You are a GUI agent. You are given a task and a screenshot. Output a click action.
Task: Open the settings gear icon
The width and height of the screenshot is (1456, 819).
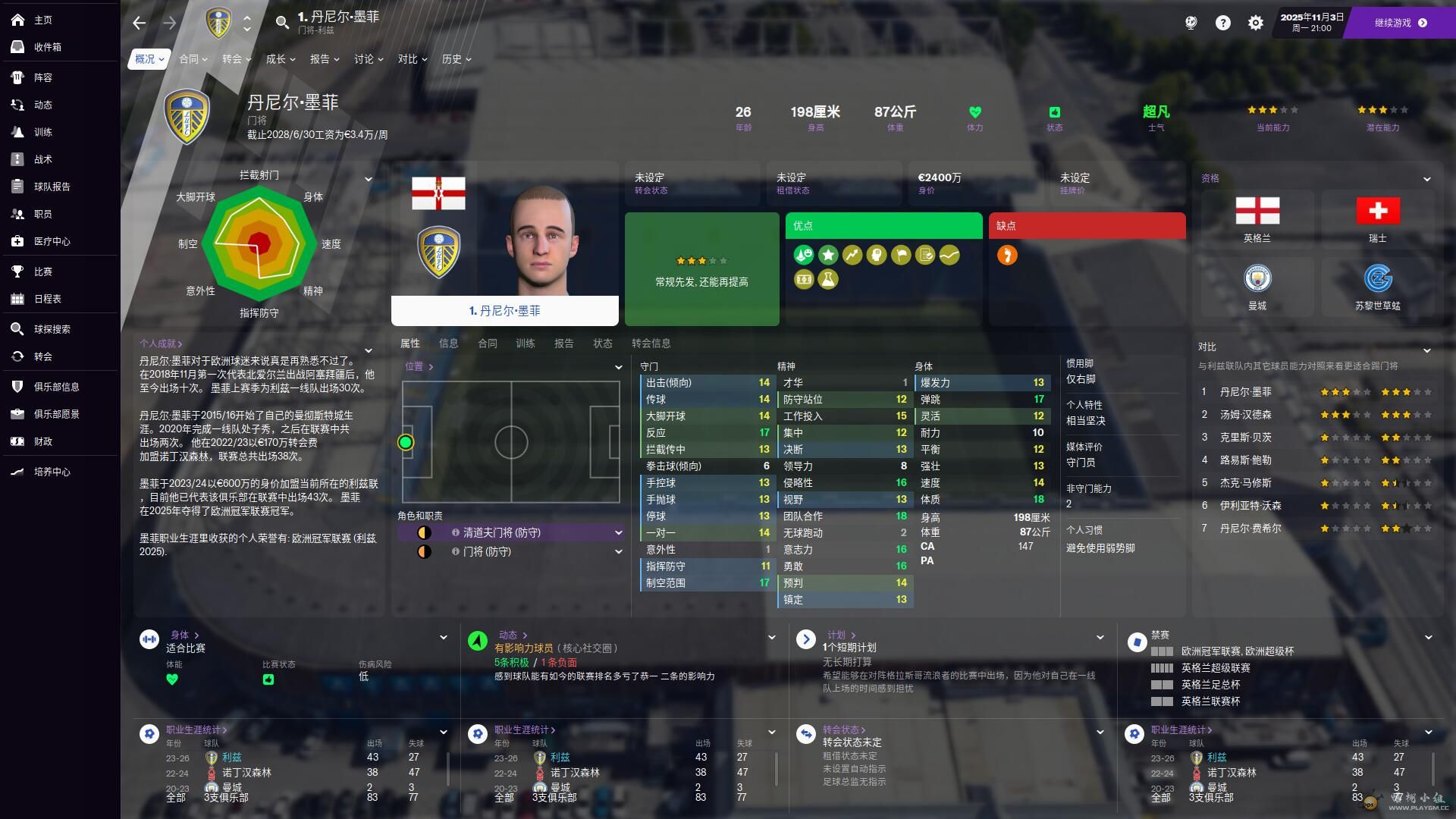click(x=1255, y=23)
